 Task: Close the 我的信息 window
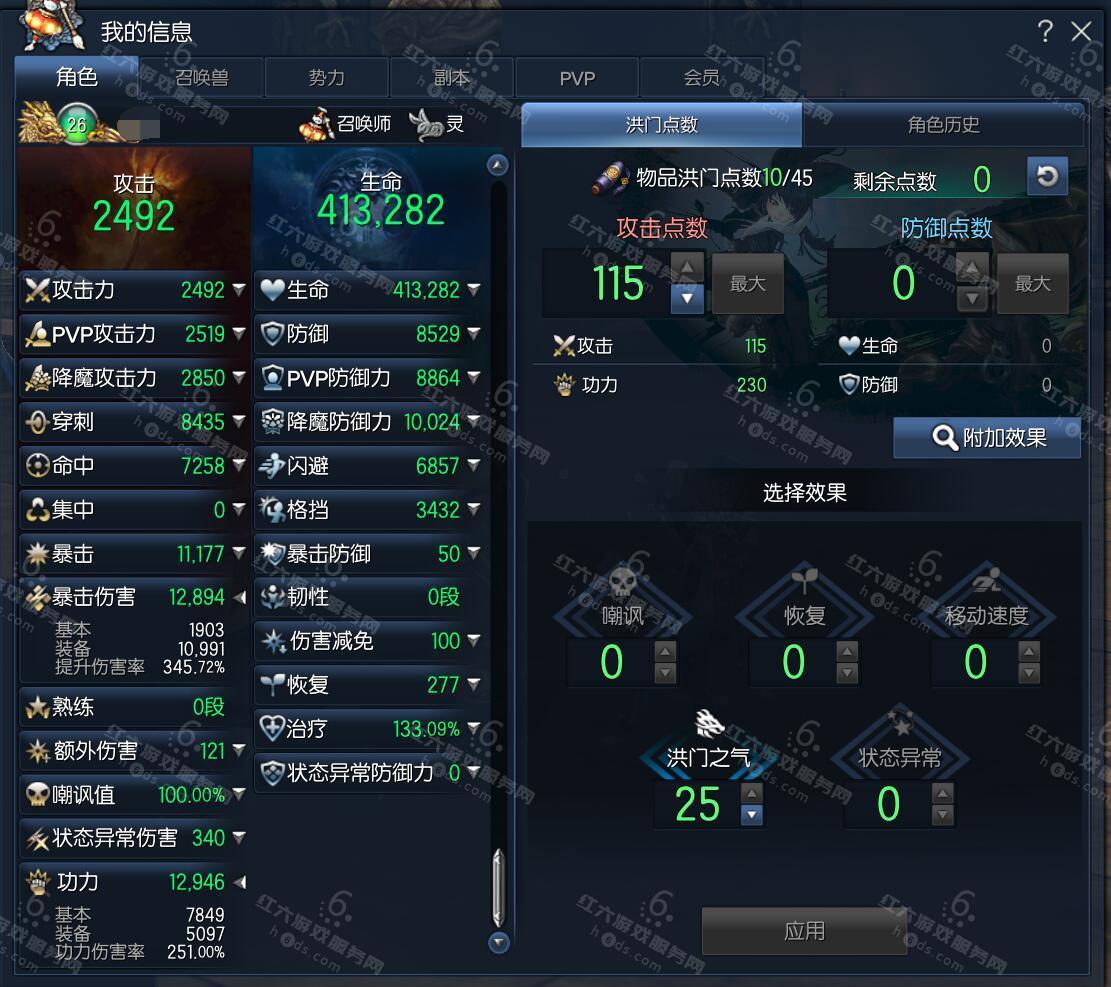click(1081, 32)
